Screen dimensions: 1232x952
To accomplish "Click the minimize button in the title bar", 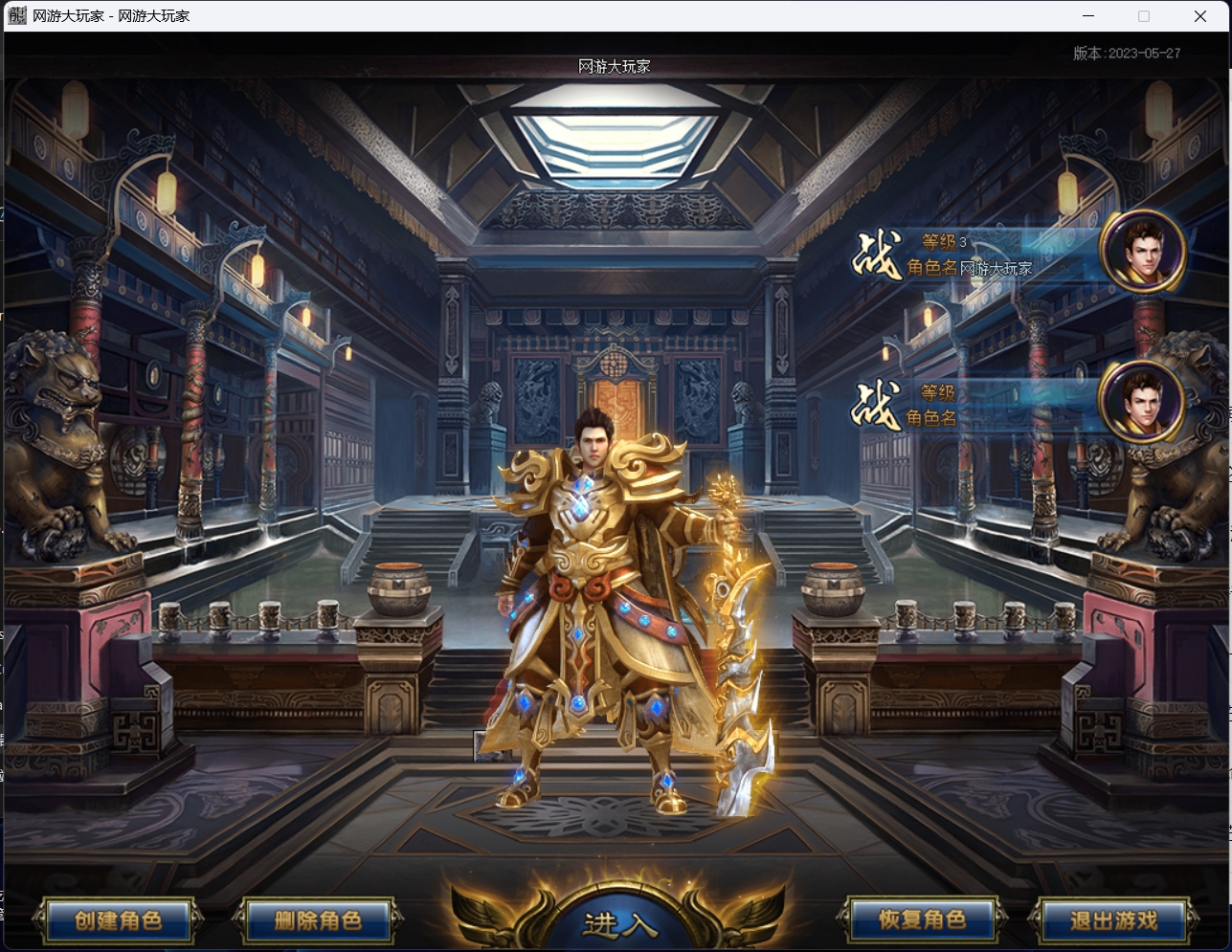I will pyautogui.click(x=1087, y=15).
